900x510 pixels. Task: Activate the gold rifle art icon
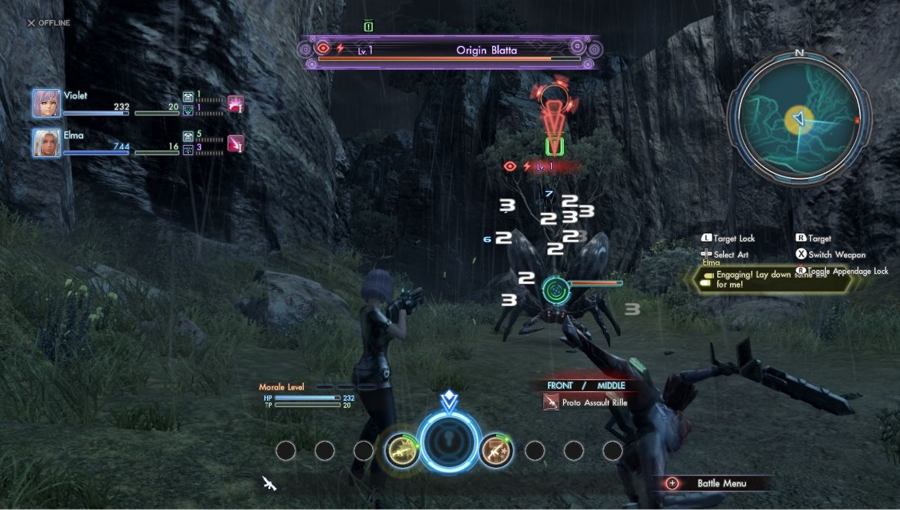tap(402, 450)
